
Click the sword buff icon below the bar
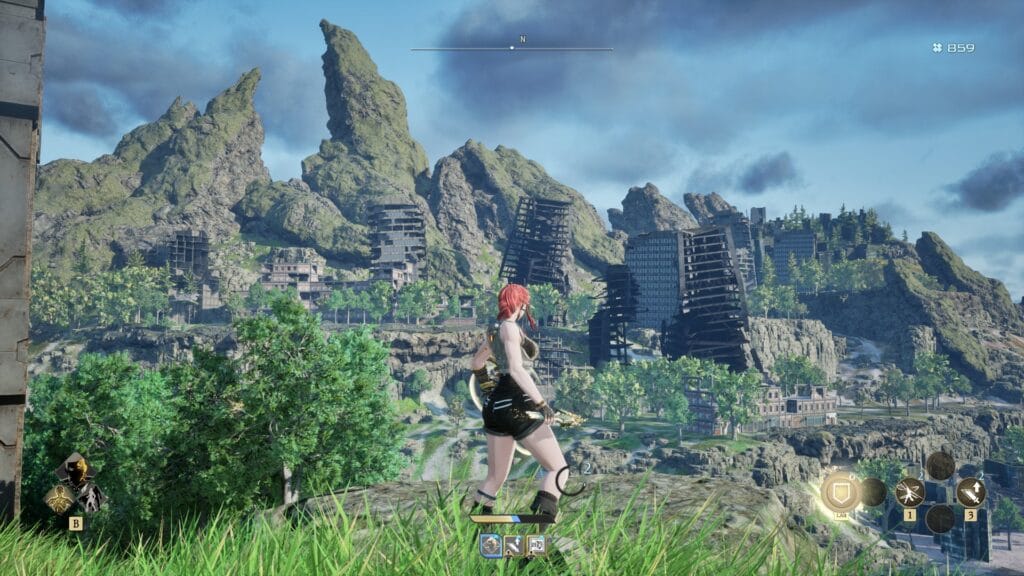(x=513, y=545)
